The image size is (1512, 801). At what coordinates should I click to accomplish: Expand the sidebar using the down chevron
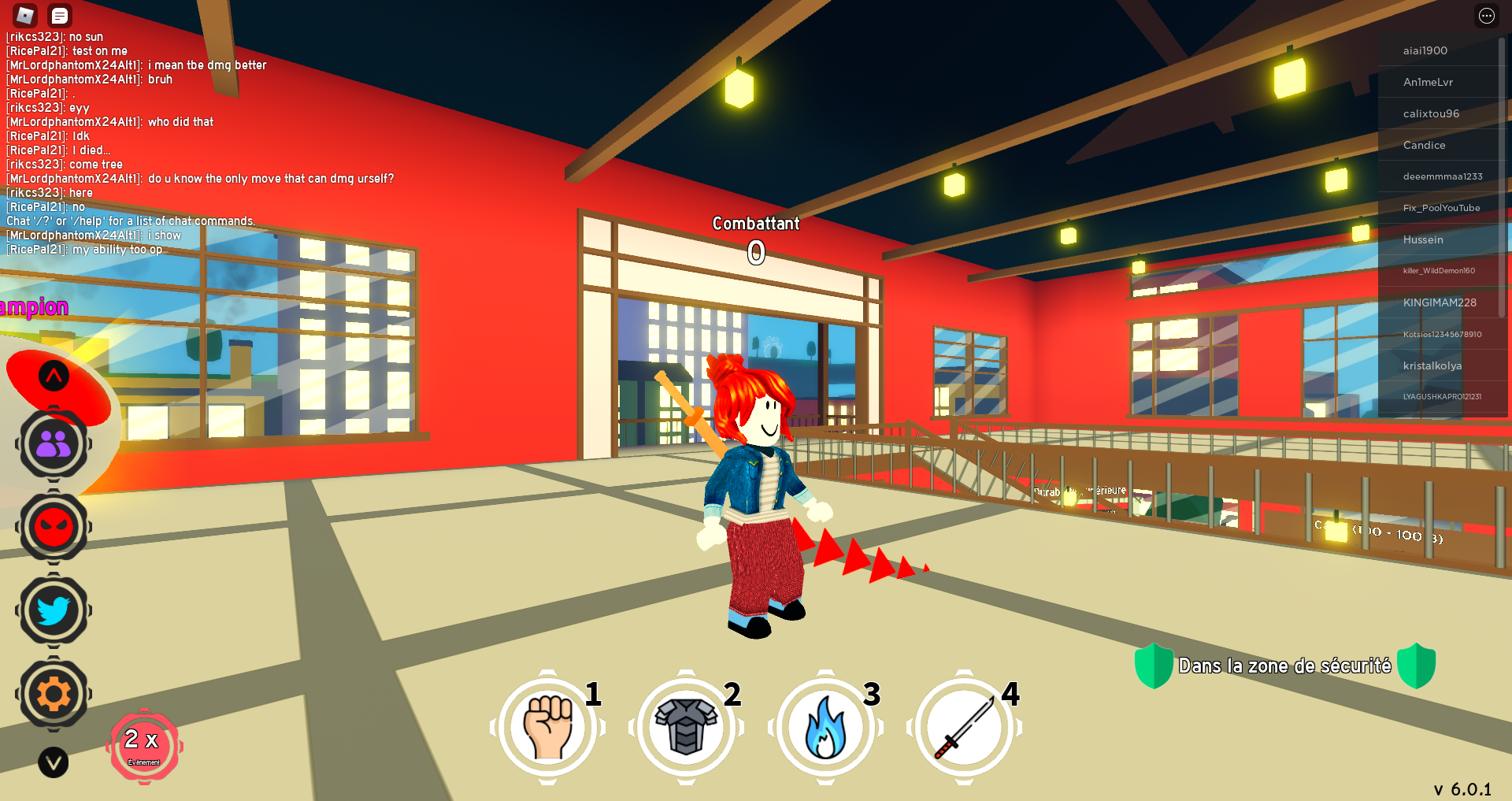pyautogui.click(x=52, y=762)
